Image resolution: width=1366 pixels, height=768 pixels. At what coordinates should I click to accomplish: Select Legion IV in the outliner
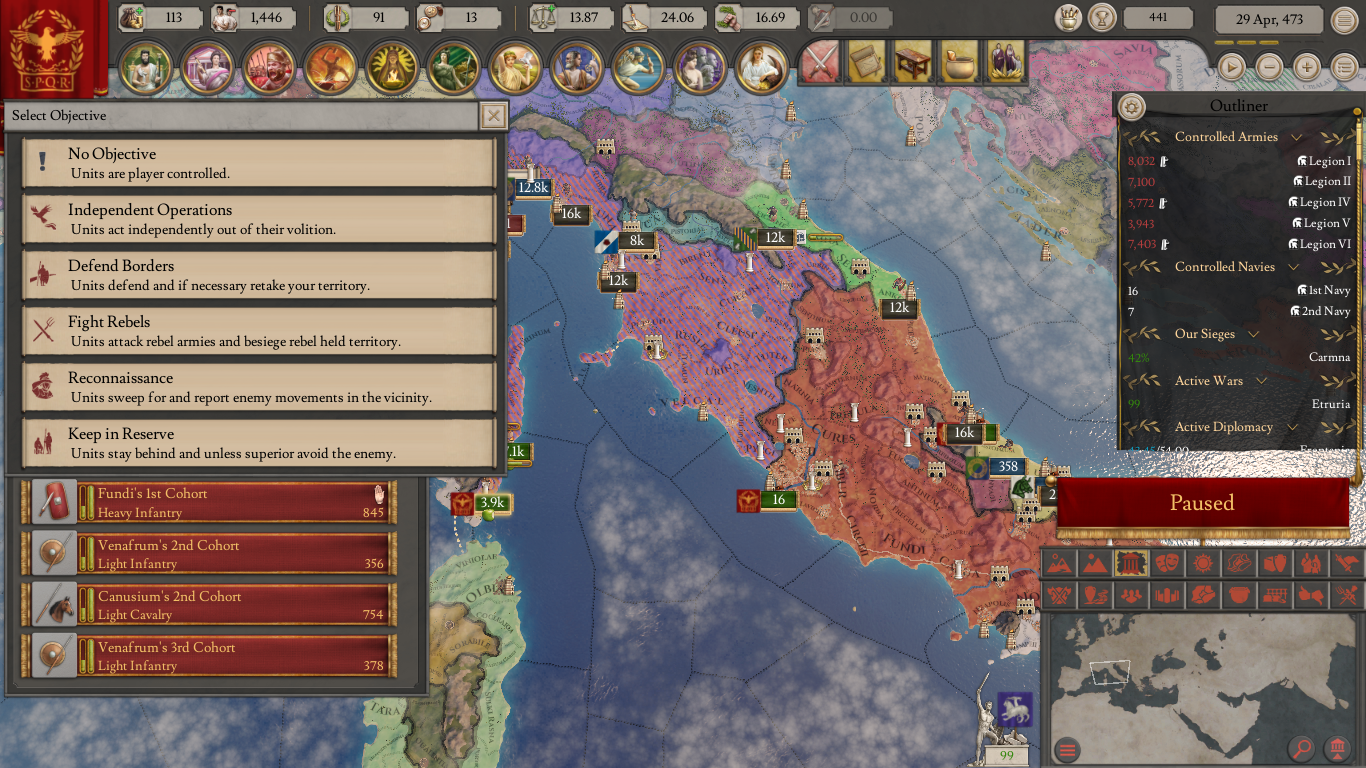pyautogui.click(x=1320, y=202)
